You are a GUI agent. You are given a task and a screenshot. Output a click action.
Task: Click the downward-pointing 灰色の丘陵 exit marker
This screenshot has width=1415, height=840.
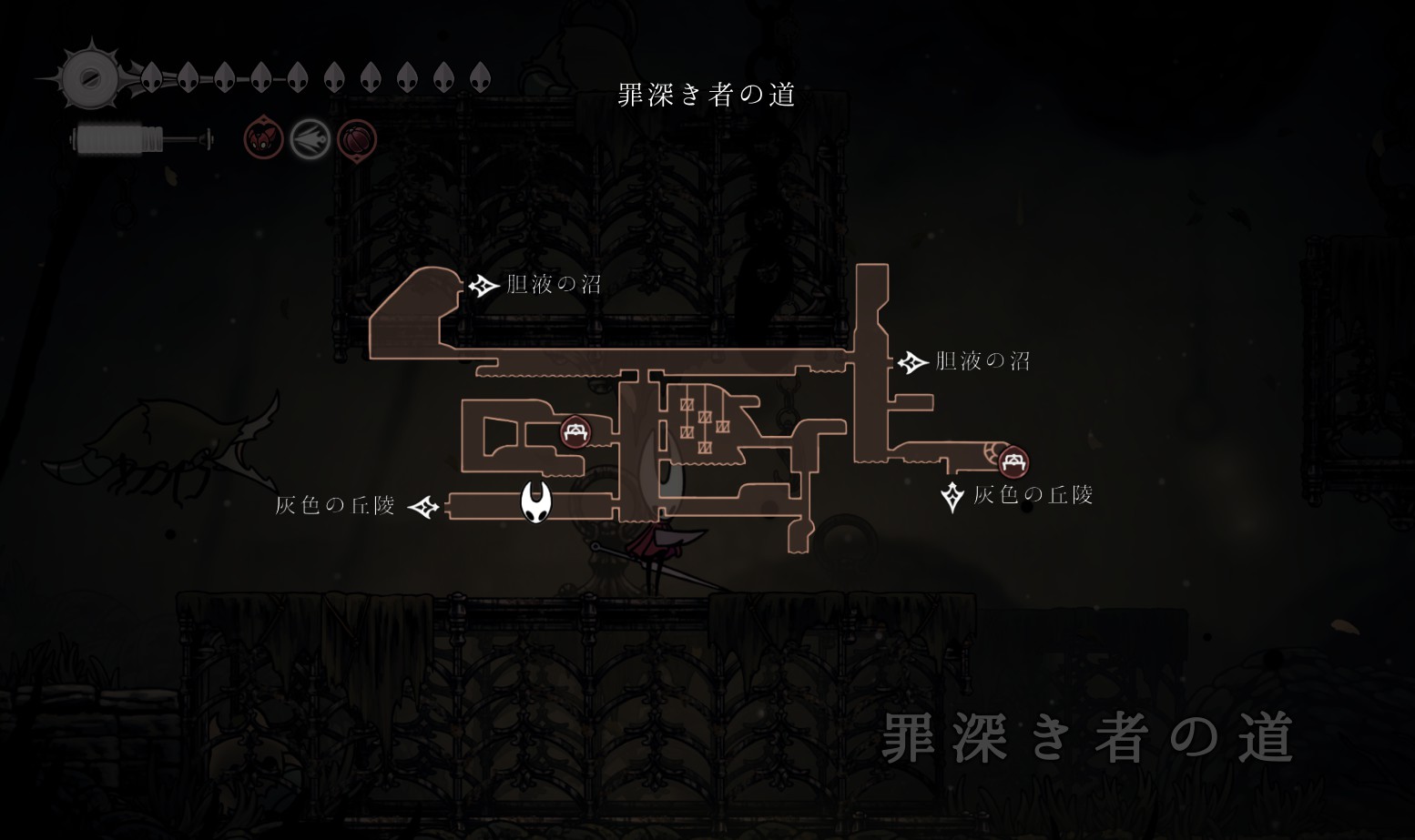coord(952,496)
